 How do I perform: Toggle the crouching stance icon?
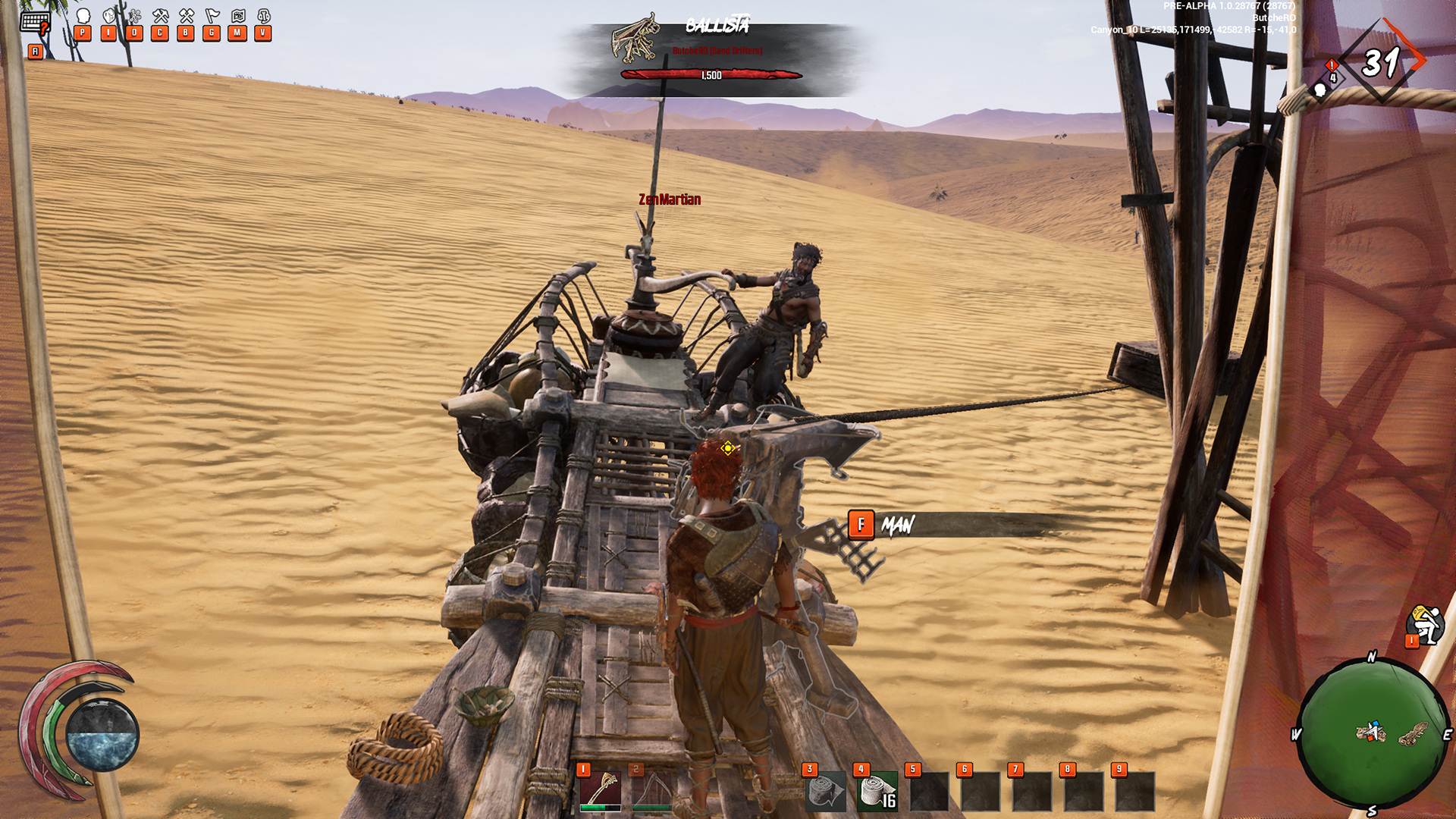tap(1424, 625)
